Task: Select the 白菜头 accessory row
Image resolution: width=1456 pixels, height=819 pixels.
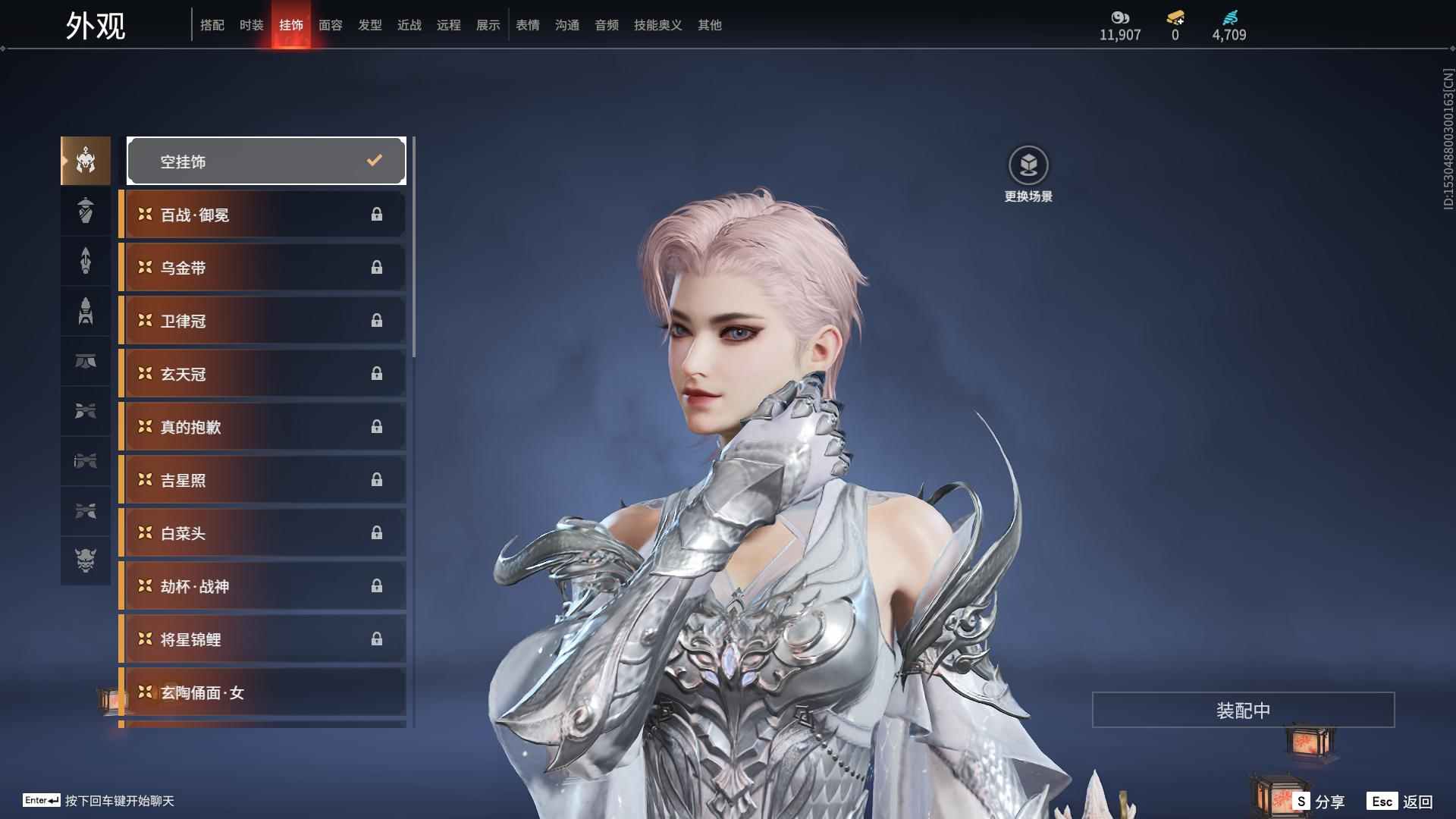Action: tap(263, 533)
